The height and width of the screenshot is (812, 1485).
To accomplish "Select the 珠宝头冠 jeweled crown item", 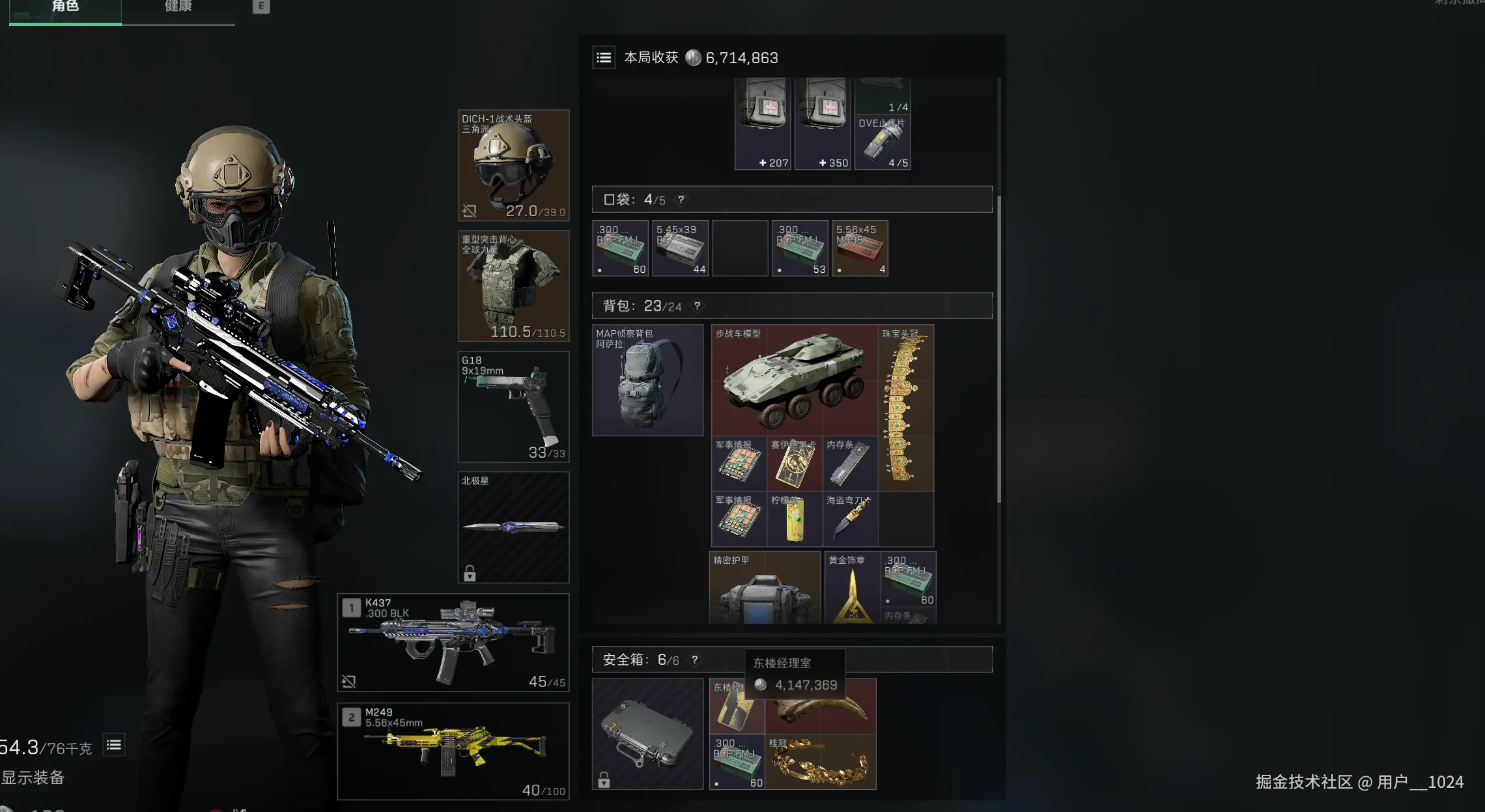I will (x=905, y=408).
